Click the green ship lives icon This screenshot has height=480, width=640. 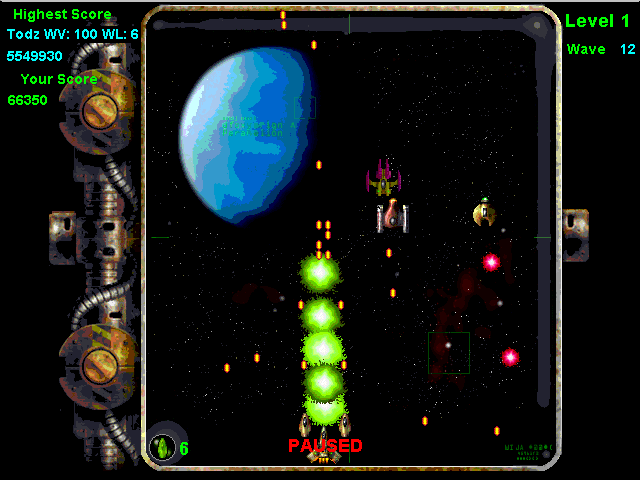click(162, 447)
